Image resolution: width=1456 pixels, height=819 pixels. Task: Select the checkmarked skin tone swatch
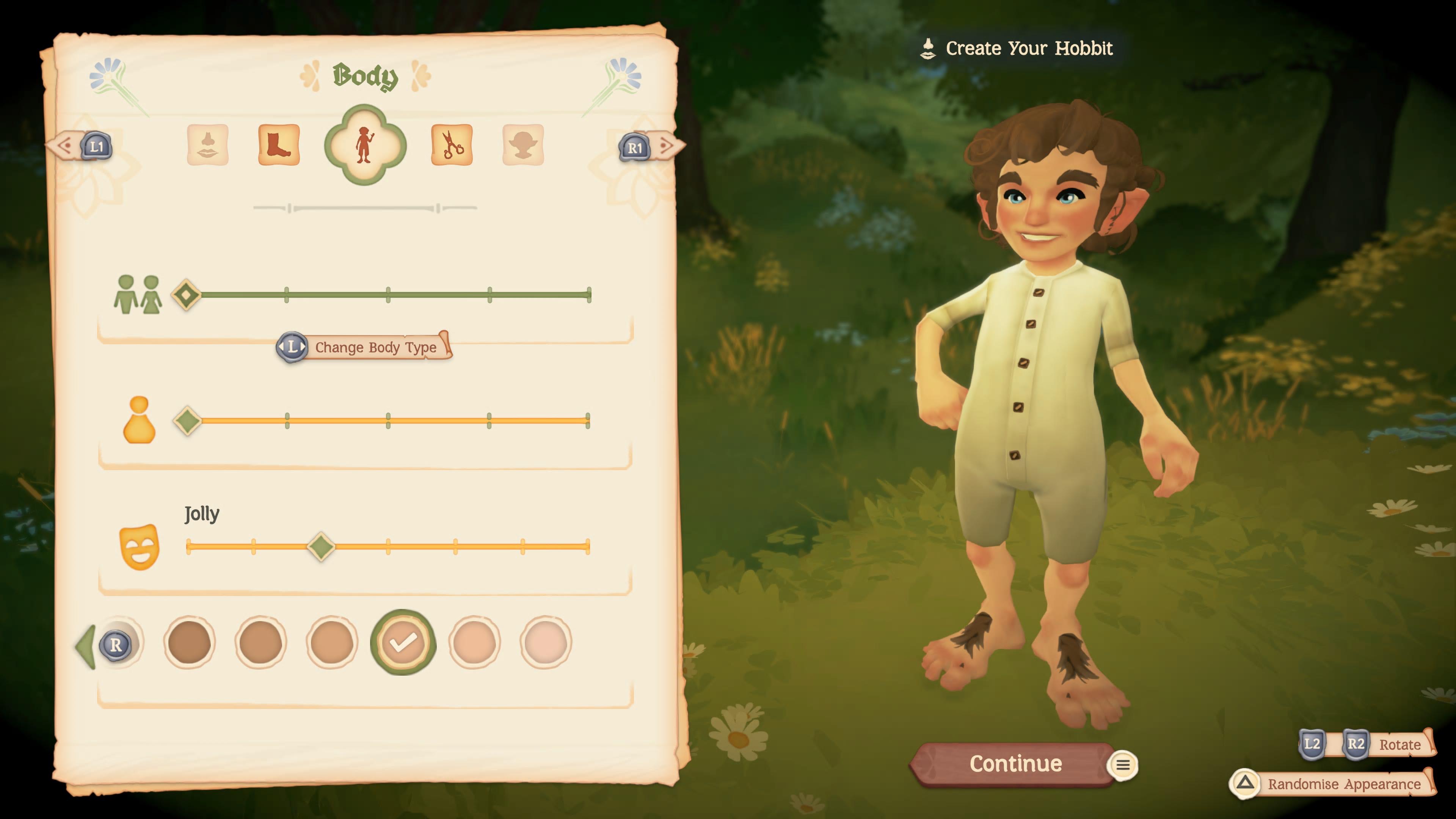[x=402, y=643]
